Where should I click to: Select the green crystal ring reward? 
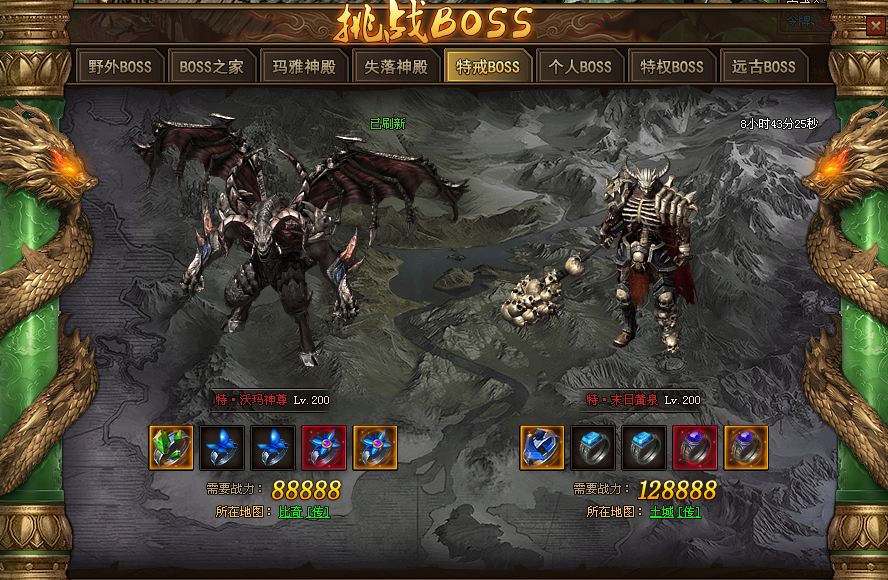pyautogui.click(x=171, y=447)
